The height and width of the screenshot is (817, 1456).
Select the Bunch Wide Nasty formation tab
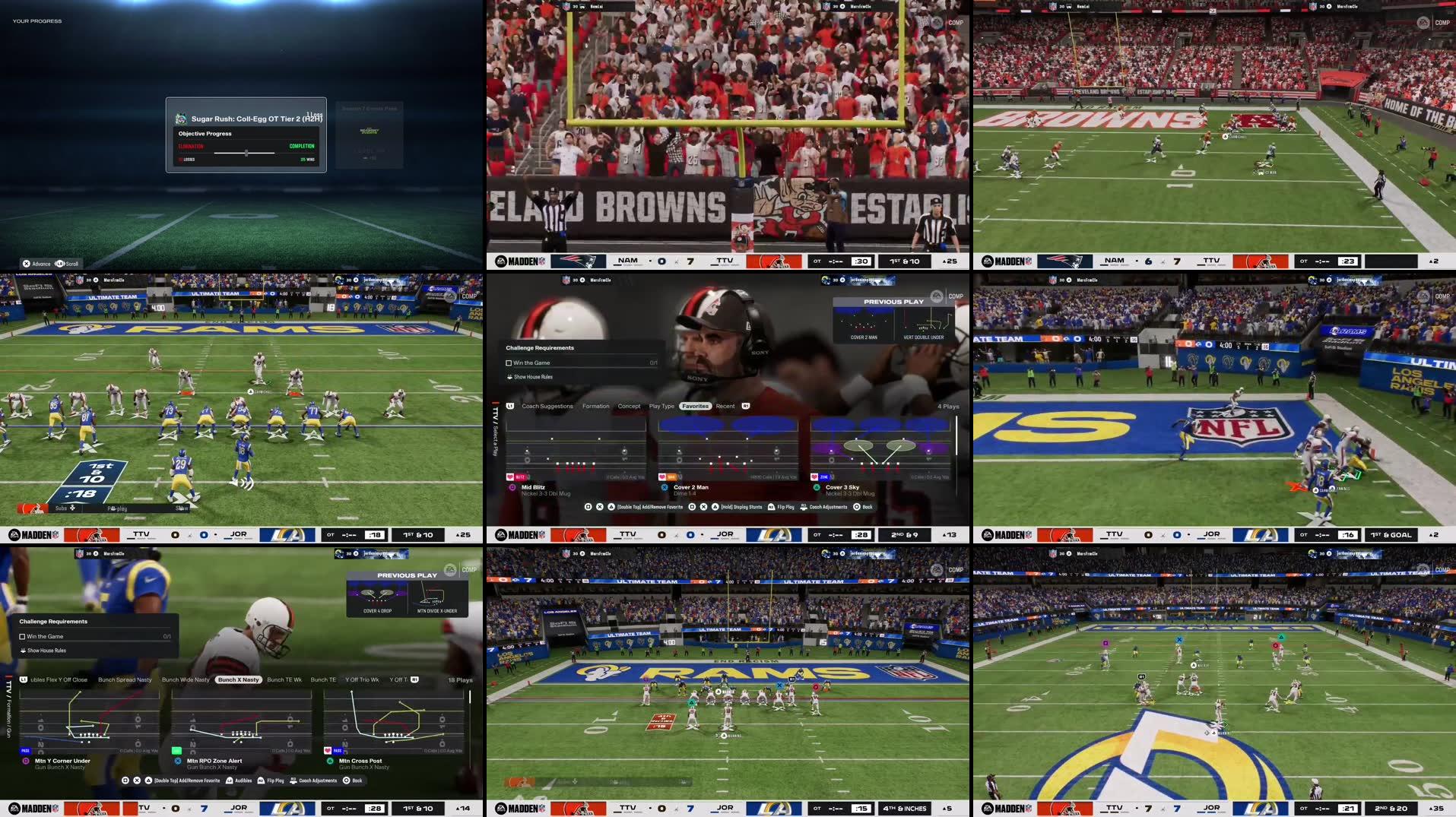pos(186,679)
